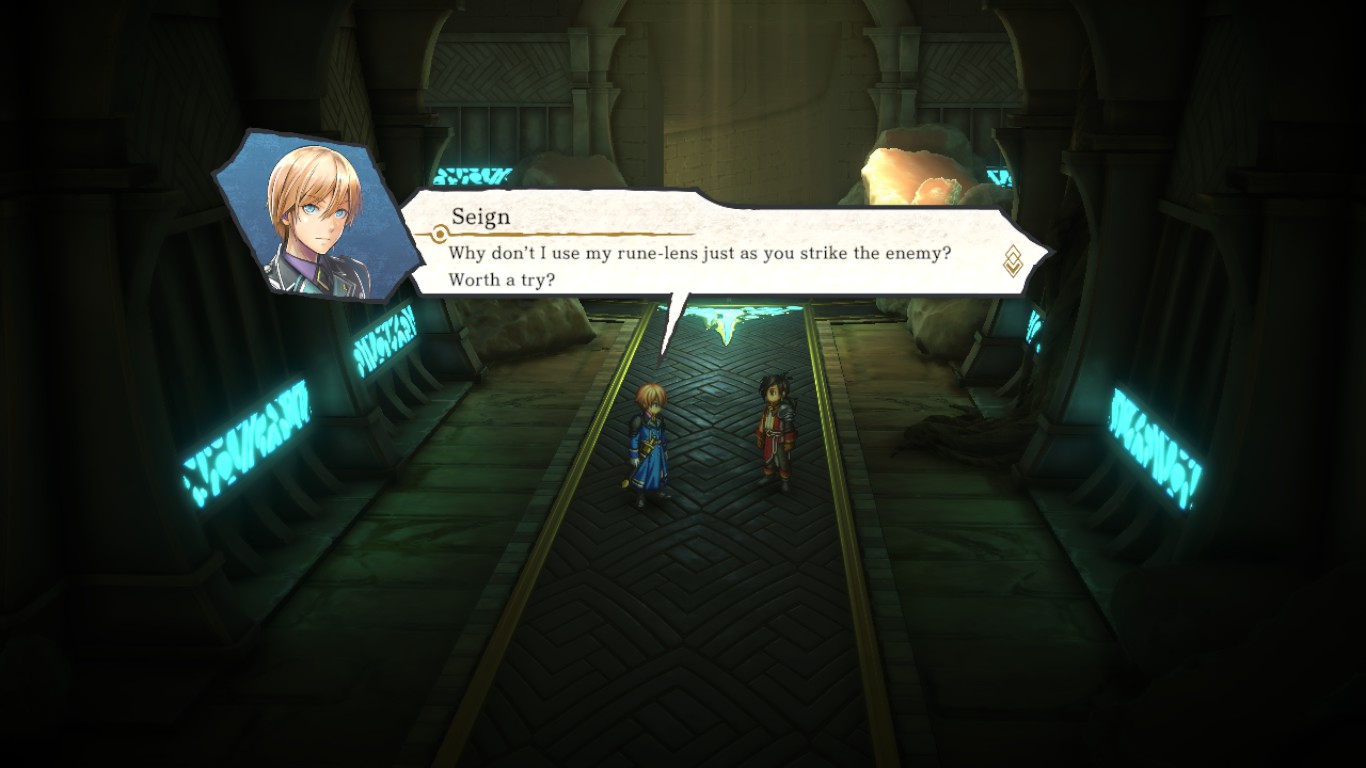Click Seign's dialogue text box
The width and height of the screenshot is (1366, 768).
pyautogui.click(x=700, y=265)
